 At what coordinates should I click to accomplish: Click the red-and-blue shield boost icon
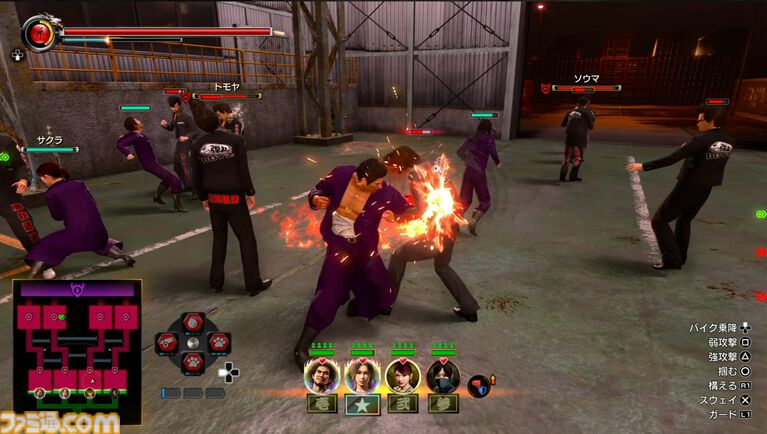478,385
